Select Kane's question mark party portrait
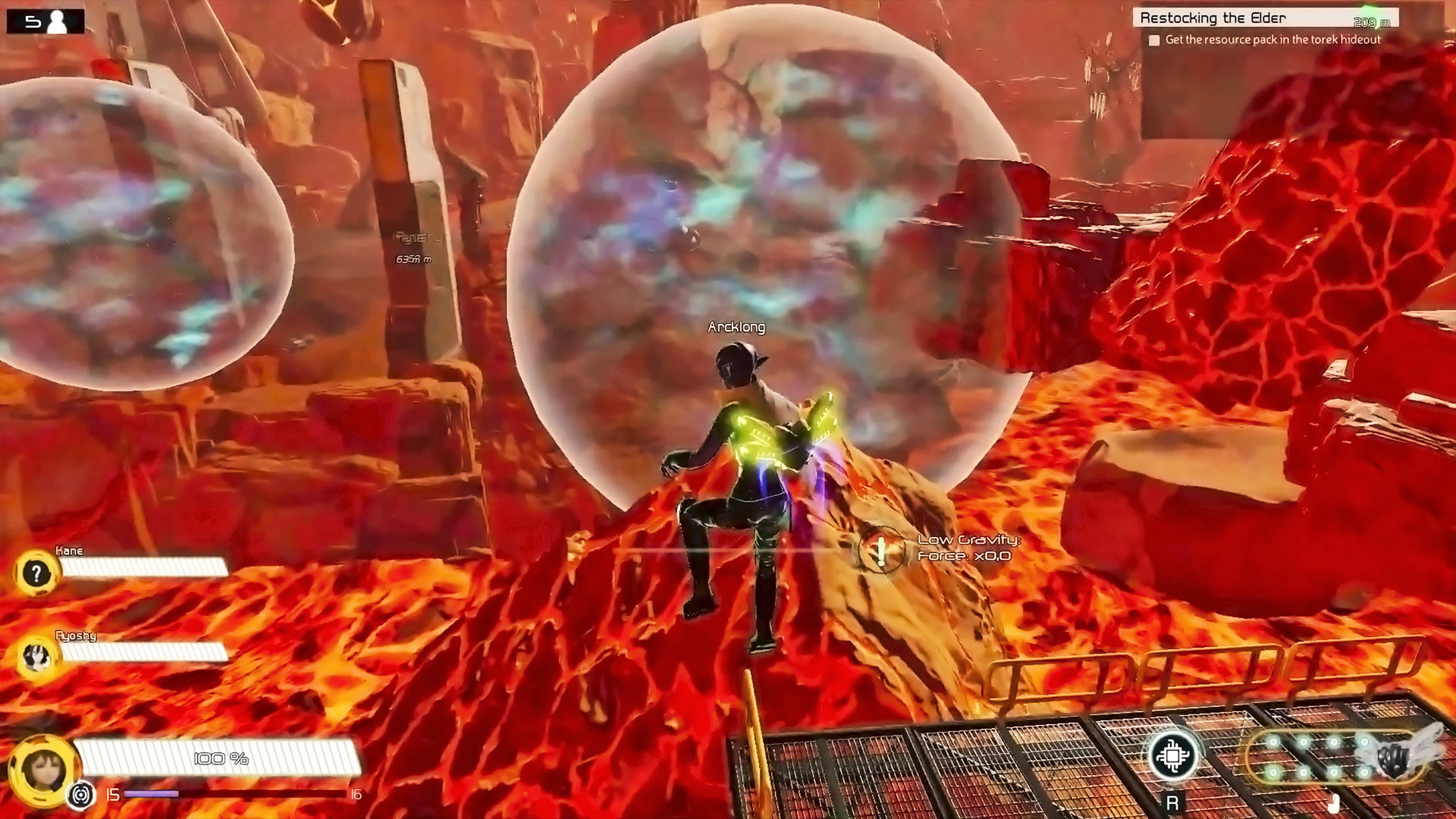This screenshot has height=819, width=1456. point(36,573)
